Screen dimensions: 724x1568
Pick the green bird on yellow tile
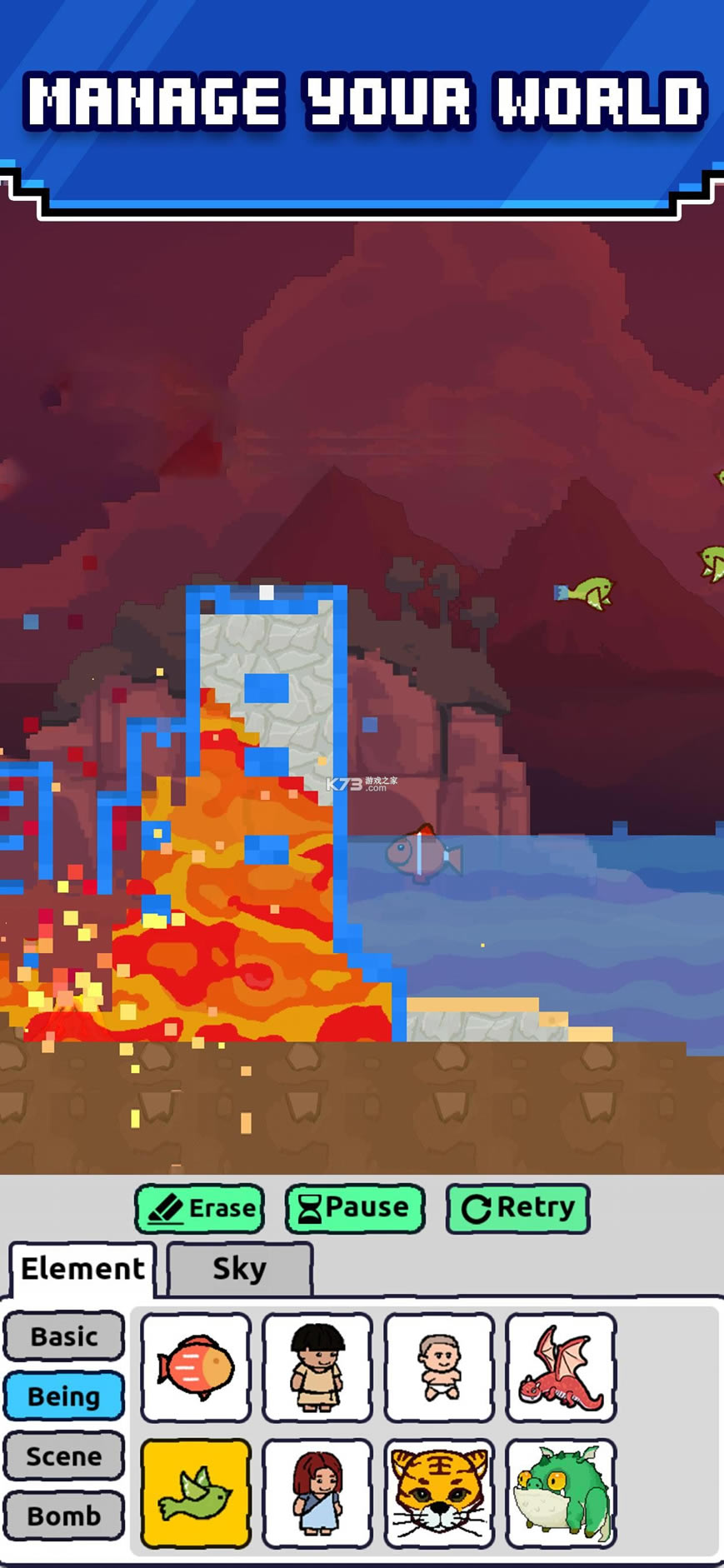coord(196,1494)
